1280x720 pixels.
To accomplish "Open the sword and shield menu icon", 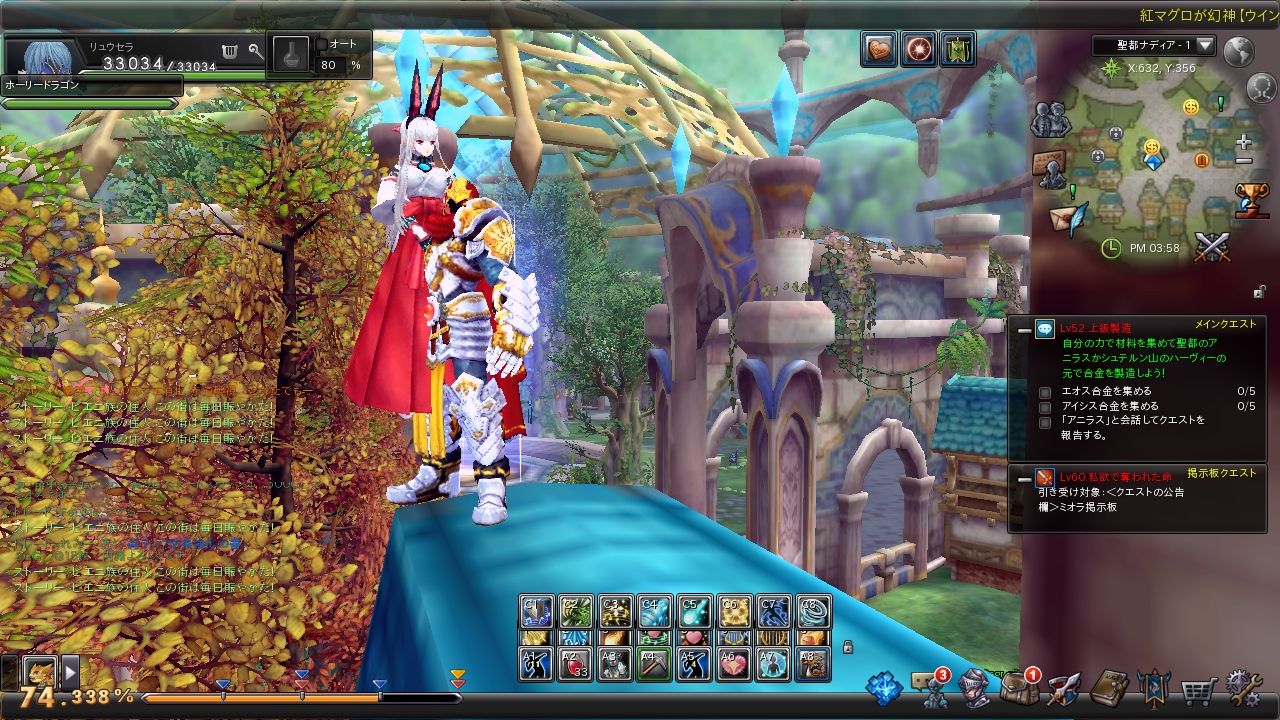I will 1064,689.
